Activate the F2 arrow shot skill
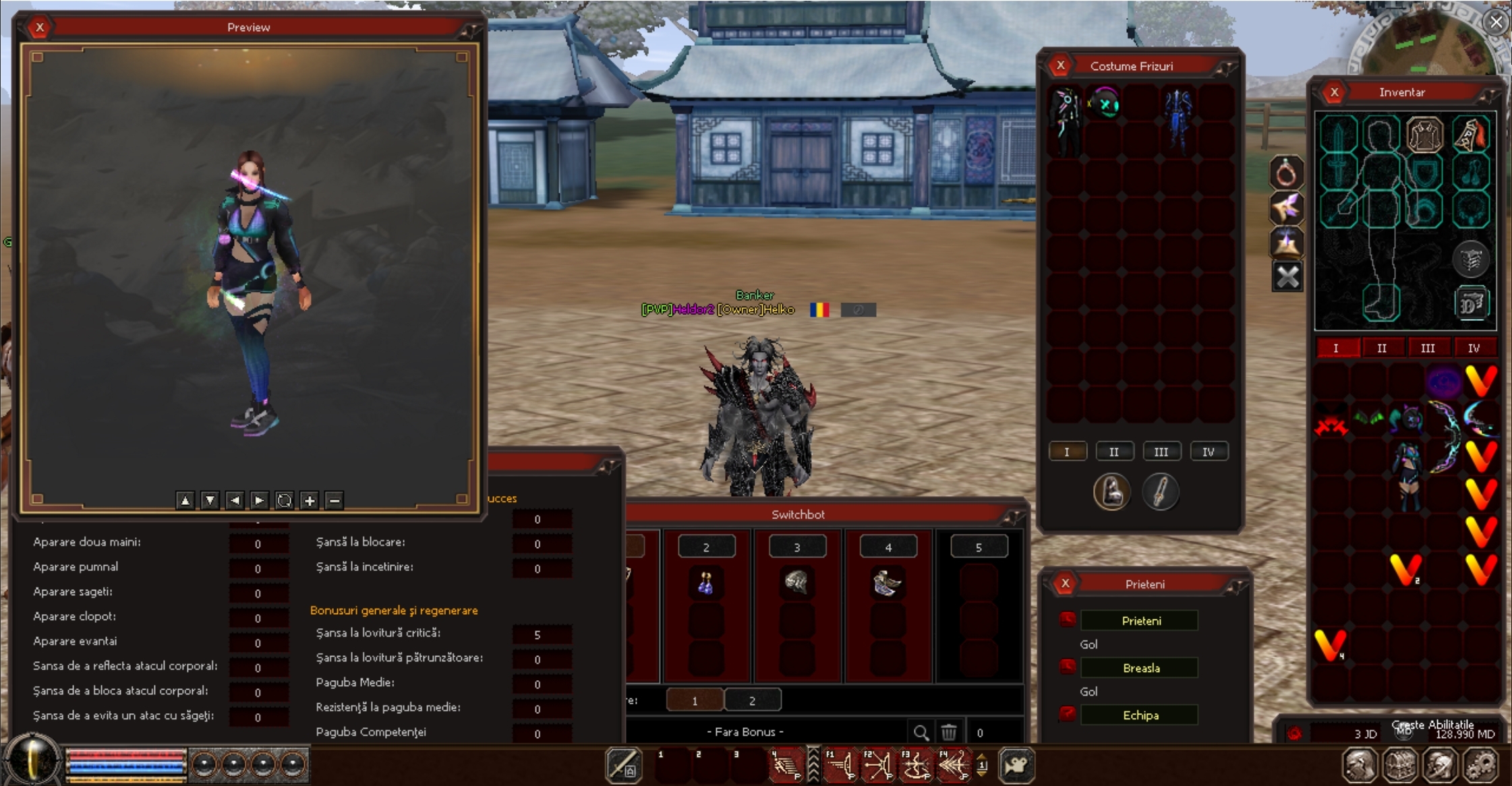Viewport: 1512px width, 786px height. [x=877, y=765]
